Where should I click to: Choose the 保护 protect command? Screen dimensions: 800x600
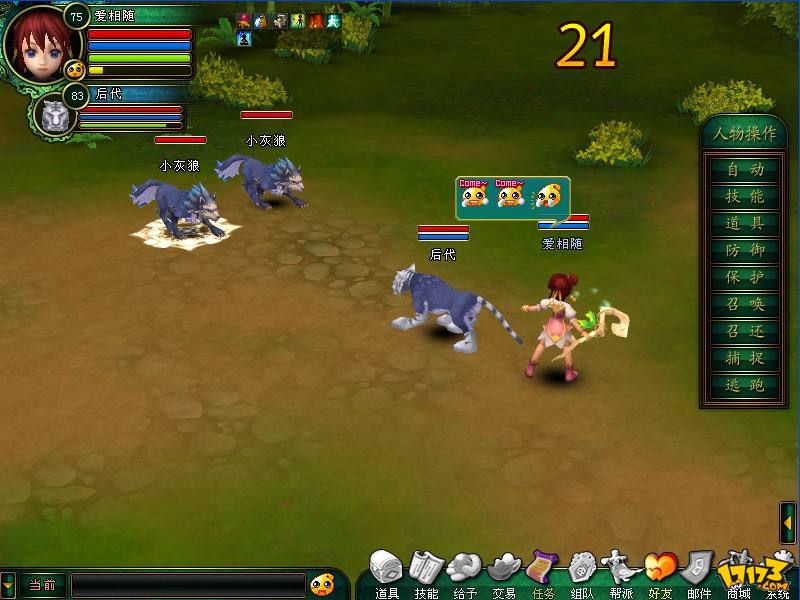pos(745,278)
